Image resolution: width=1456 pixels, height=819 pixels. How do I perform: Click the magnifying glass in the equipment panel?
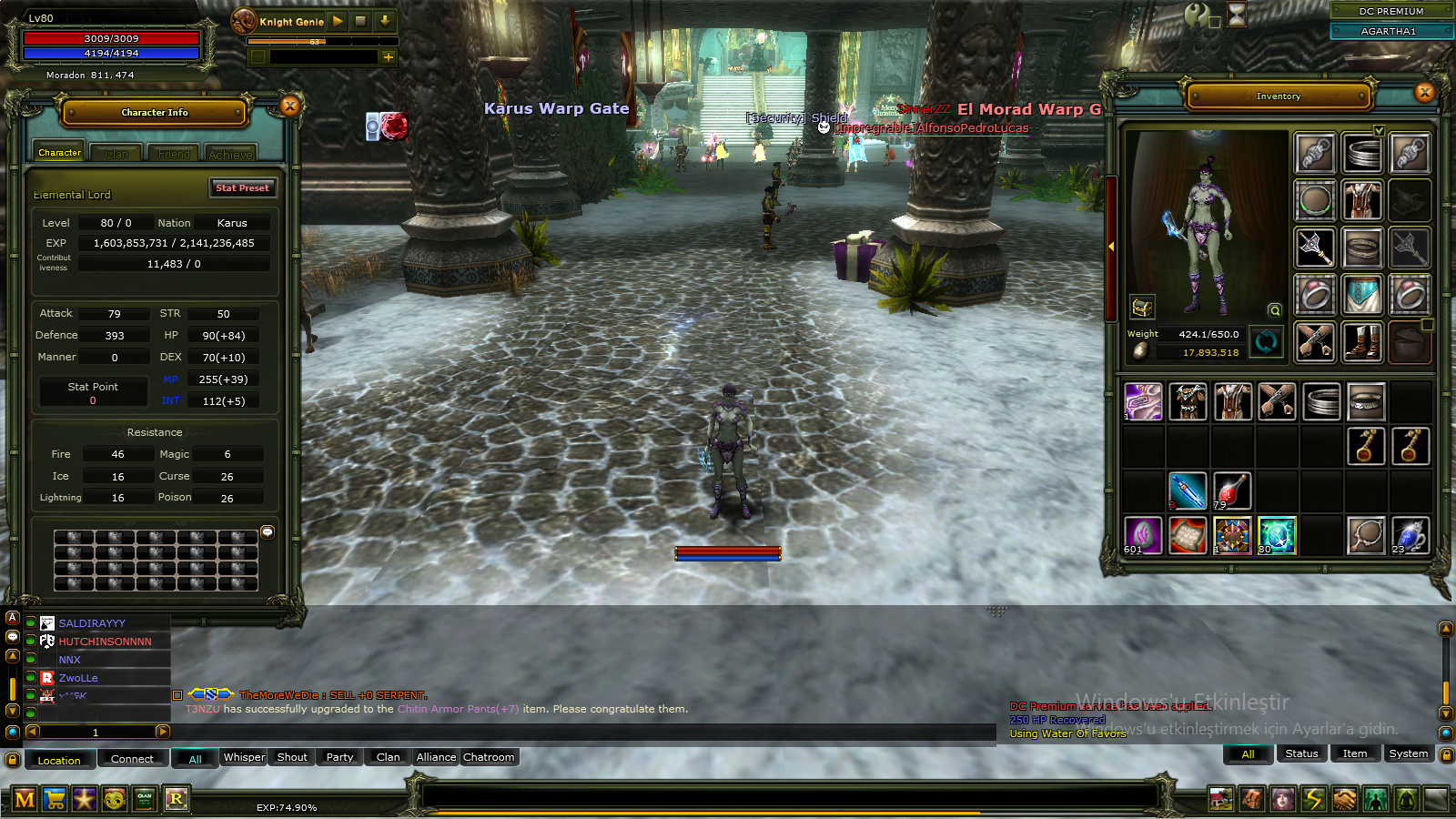click(x=1274, y=309)
